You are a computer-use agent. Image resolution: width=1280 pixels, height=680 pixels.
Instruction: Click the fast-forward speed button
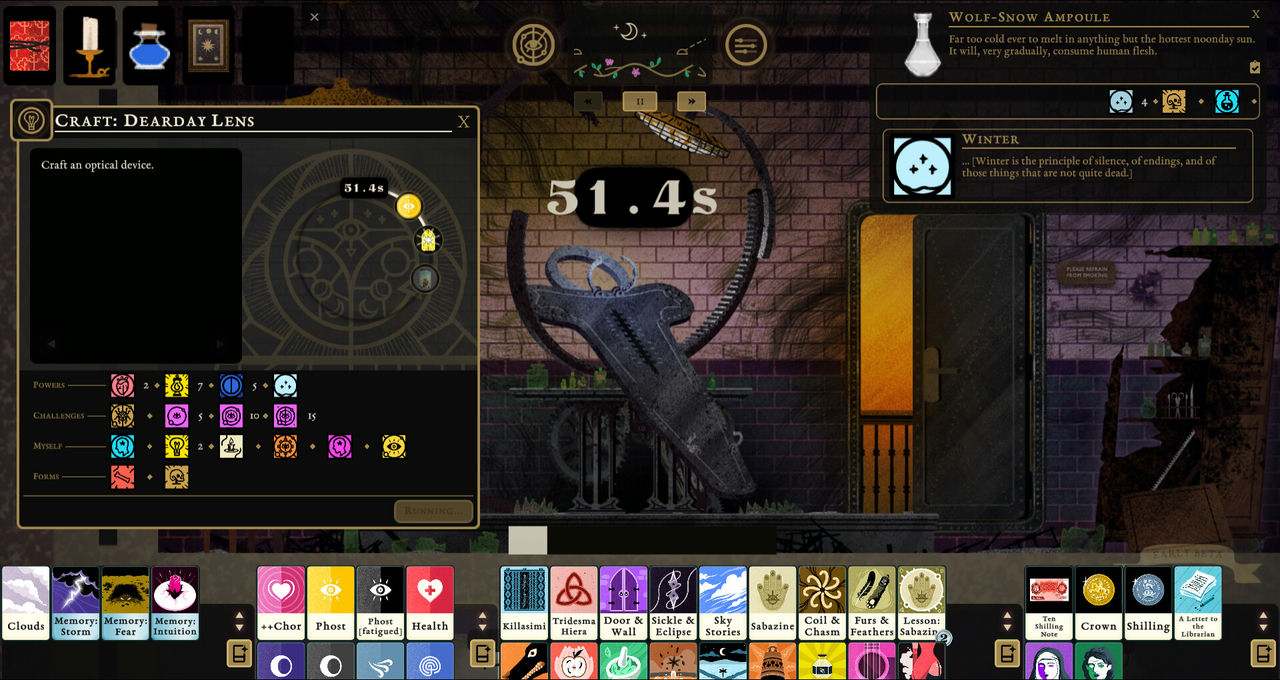point(691,101)
